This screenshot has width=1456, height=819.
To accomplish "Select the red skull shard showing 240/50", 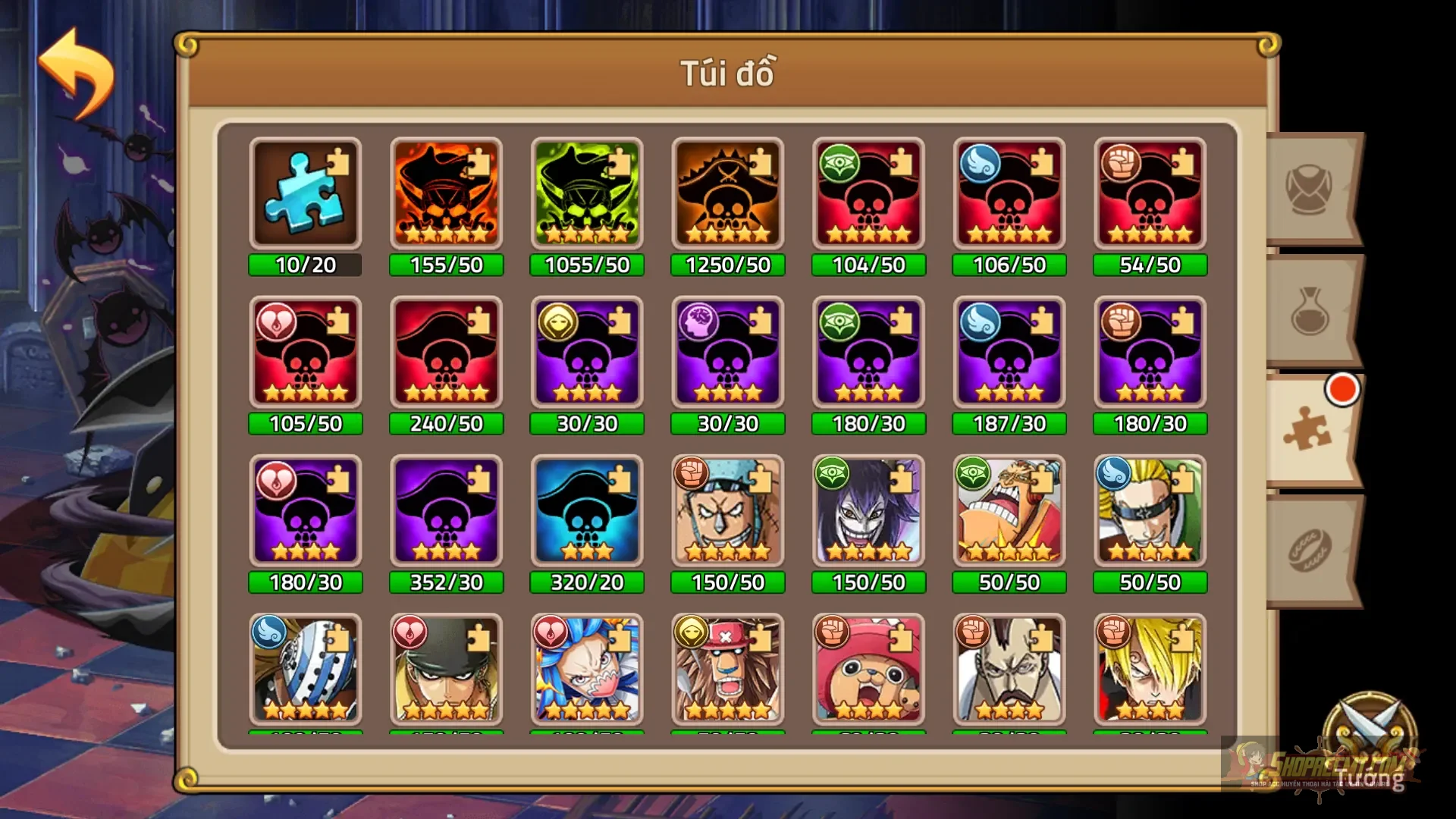I will [447, 353].
